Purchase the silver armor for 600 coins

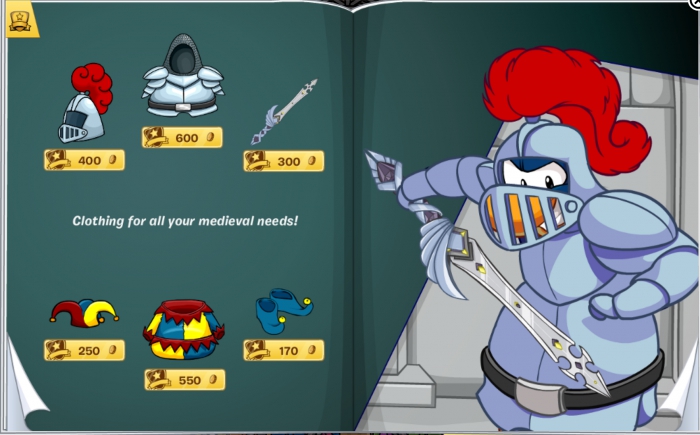pyautogui.click(x=182, y=138)
